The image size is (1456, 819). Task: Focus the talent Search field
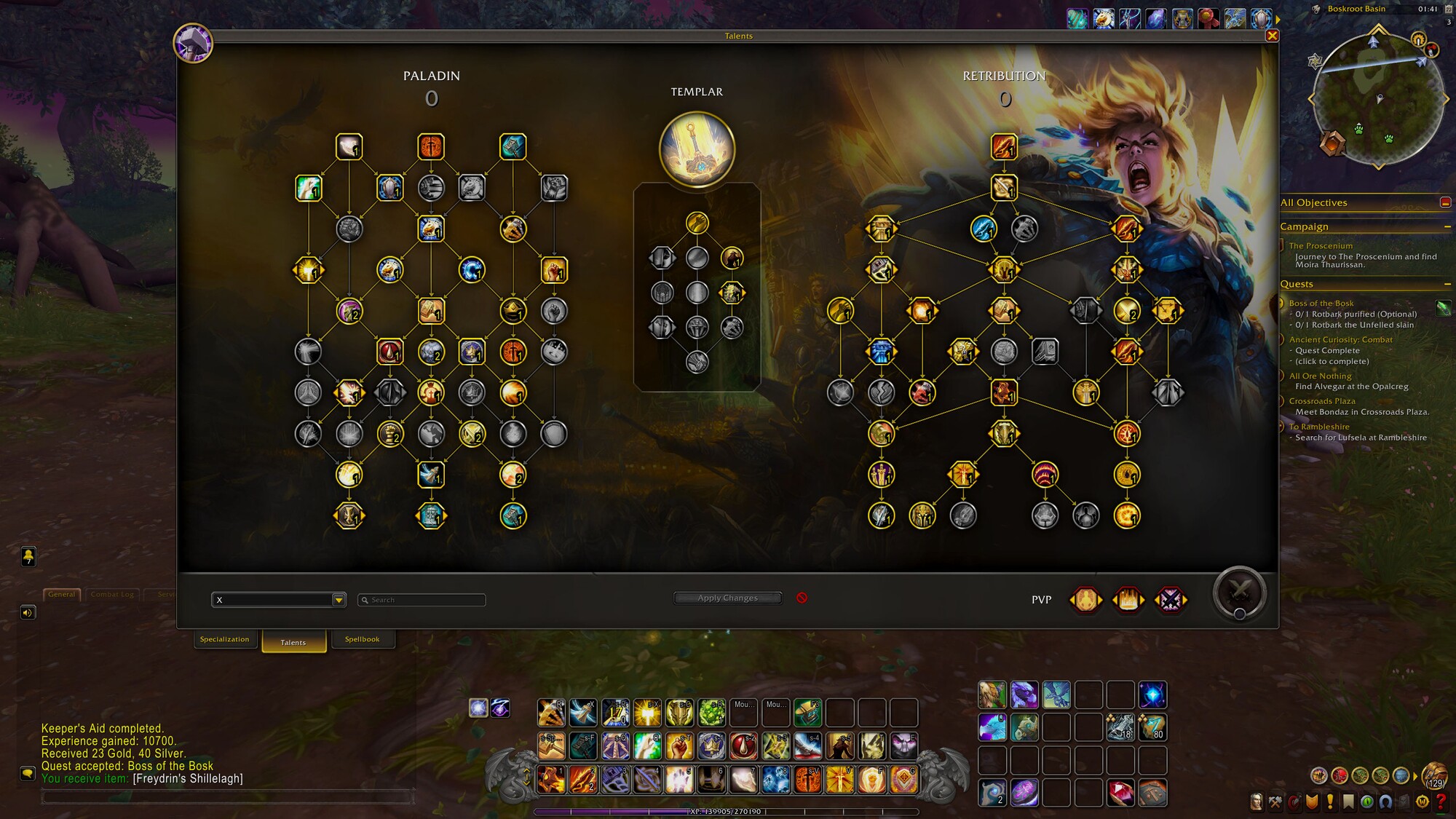coord(426,600)
